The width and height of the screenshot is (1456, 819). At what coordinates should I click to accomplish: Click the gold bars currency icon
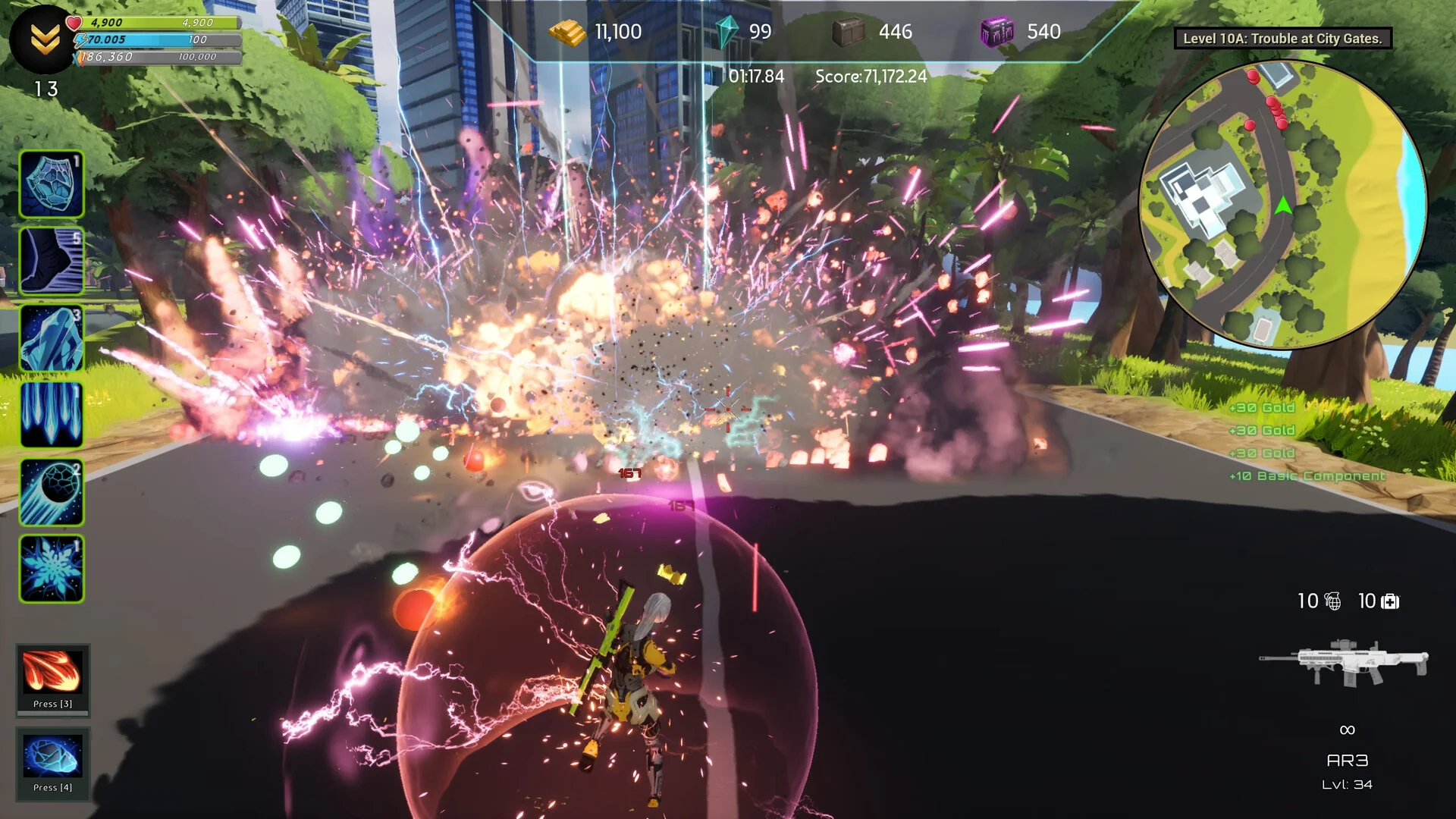(567, 32)
